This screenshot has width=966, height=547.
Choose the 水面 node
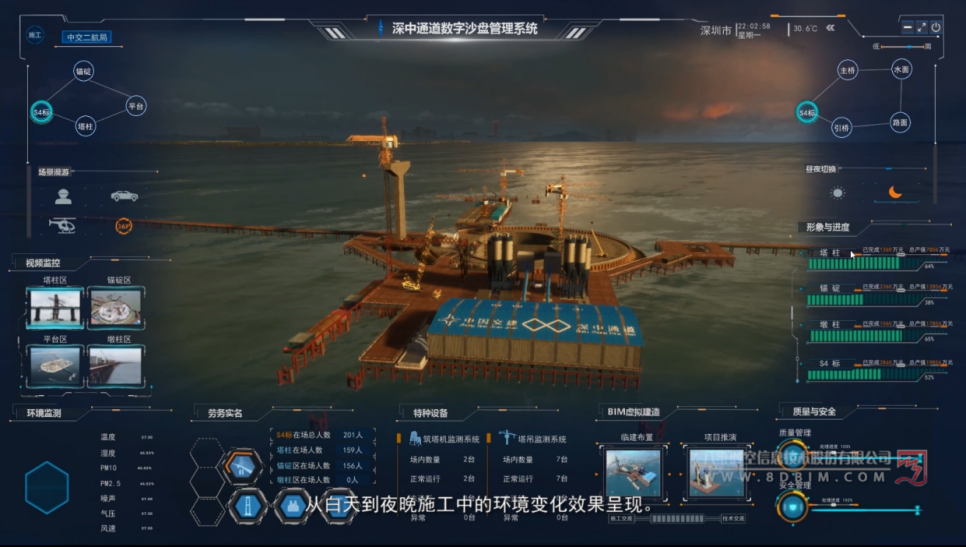click(x=901, y=70)
